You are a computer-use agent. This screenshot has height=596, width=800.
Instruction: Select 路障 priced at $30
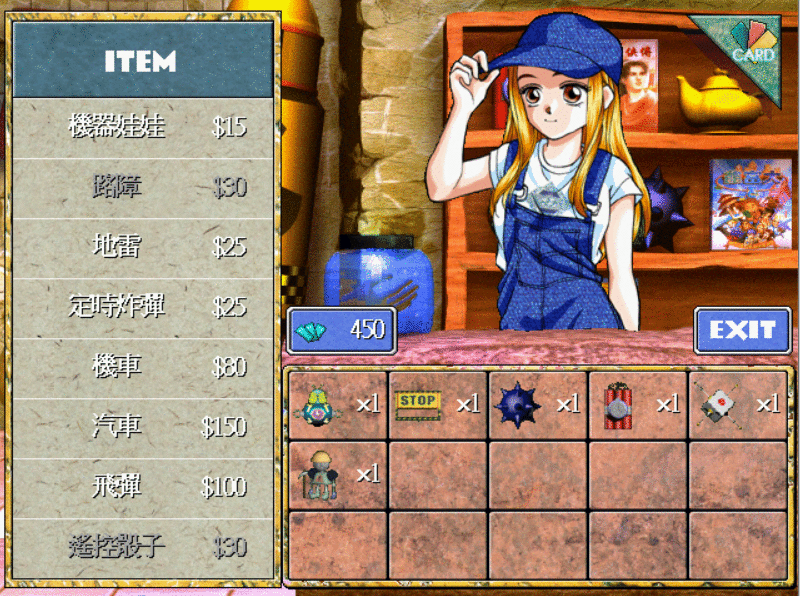point(142,187)
